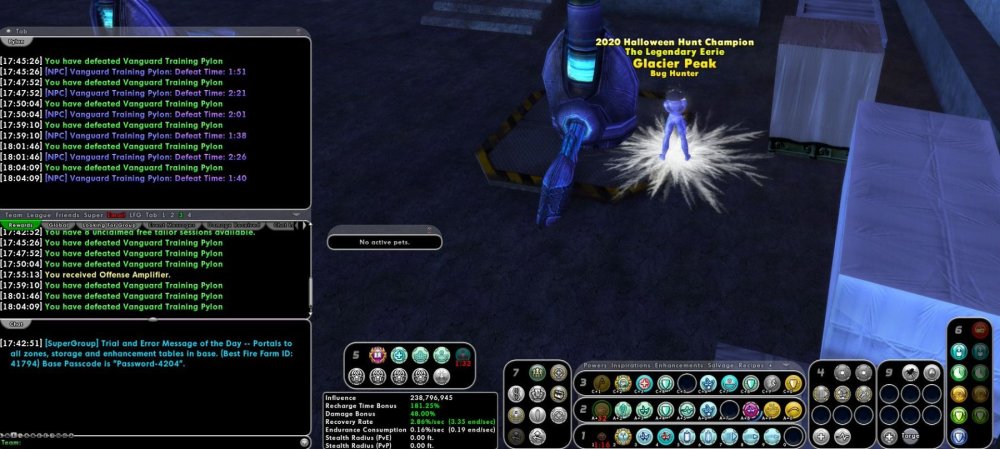The height and width of the screenshot is (449, 1000).
Task: Activate the Targe macro button in tray 9
Action: coord(910,437)
